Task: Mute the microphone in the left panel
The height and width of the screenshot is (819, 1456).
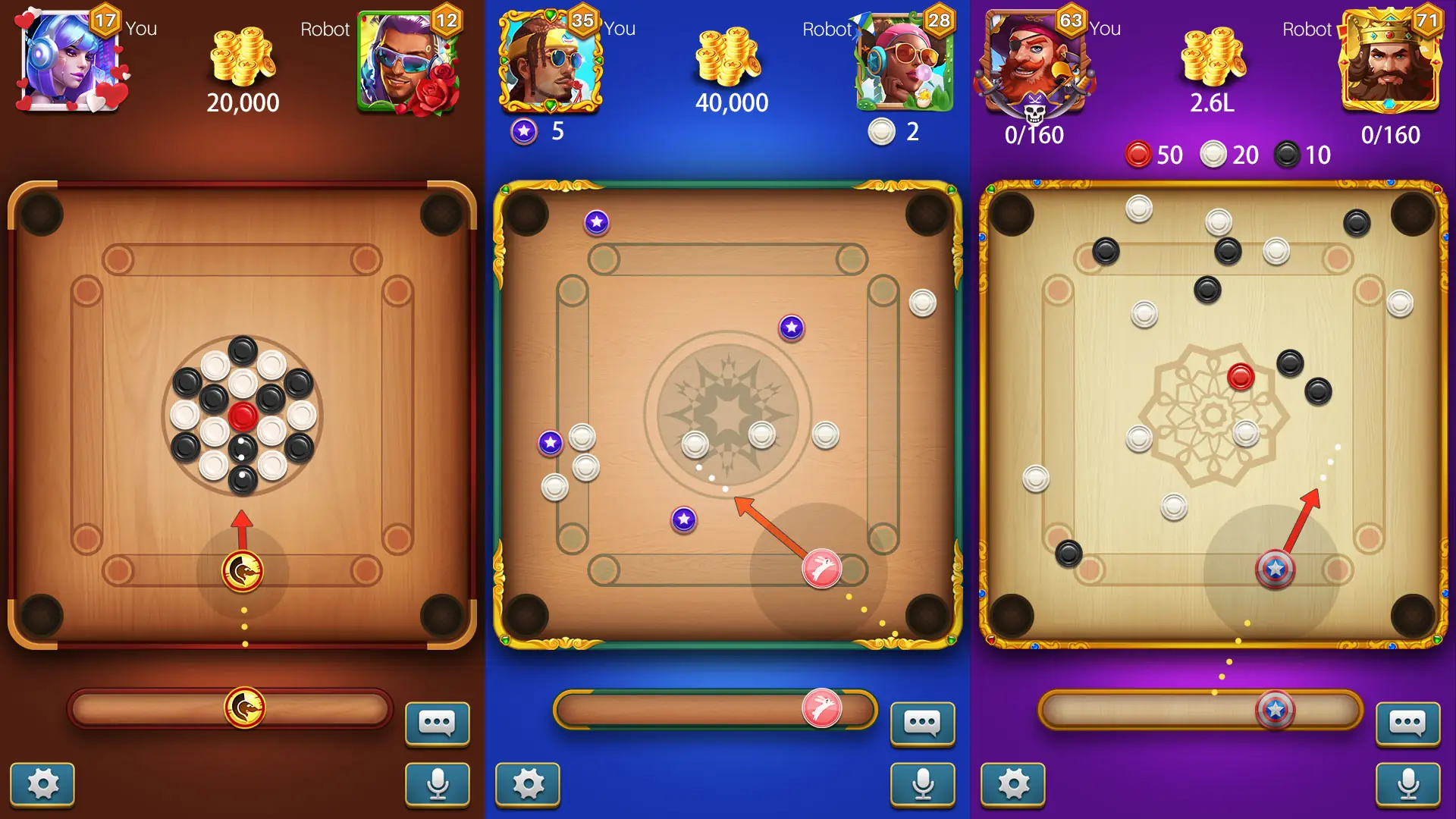Action: click(x=437, y=785)
